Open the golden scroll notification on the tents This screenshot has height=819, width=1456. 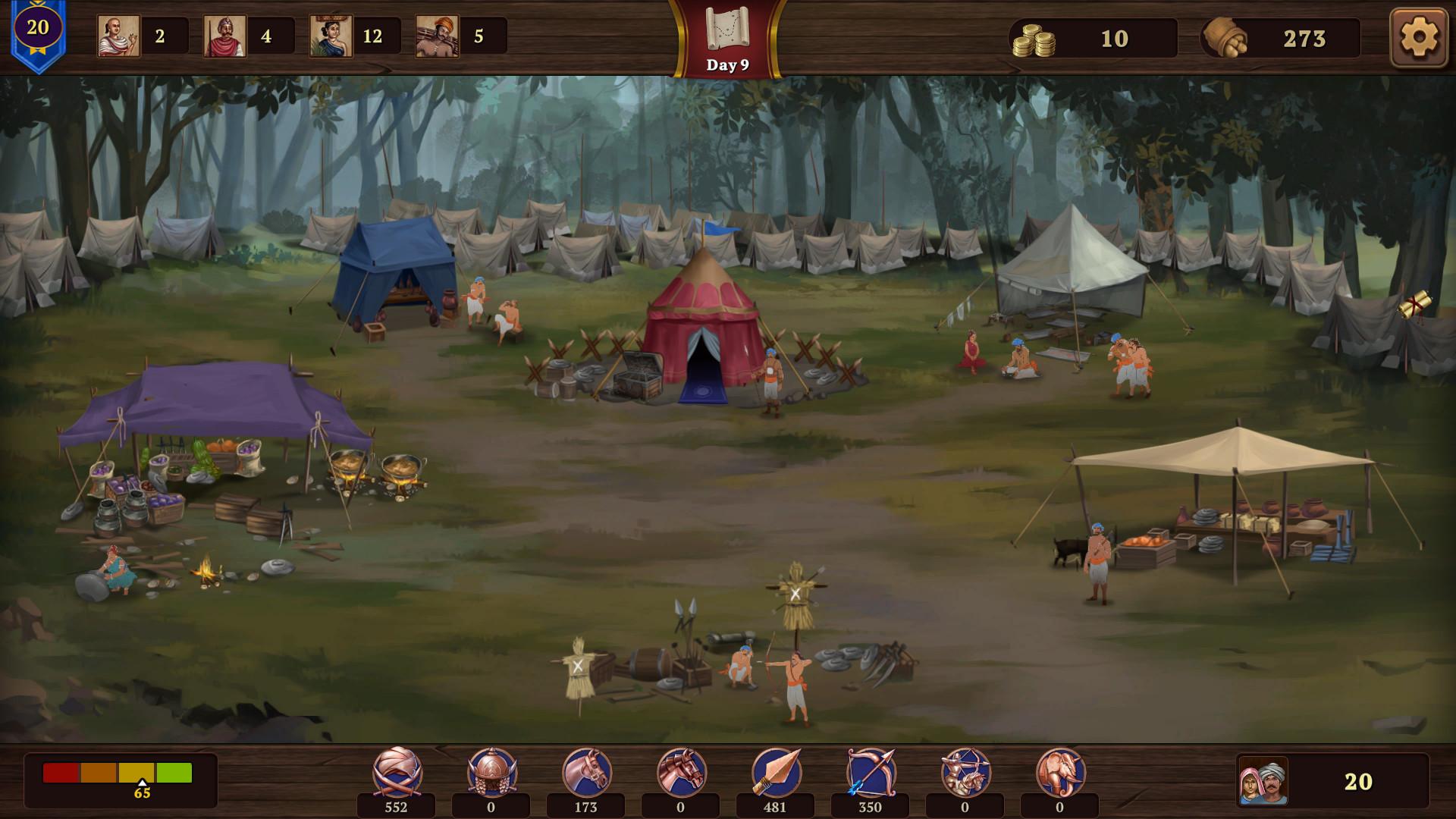pos(1415,305)
